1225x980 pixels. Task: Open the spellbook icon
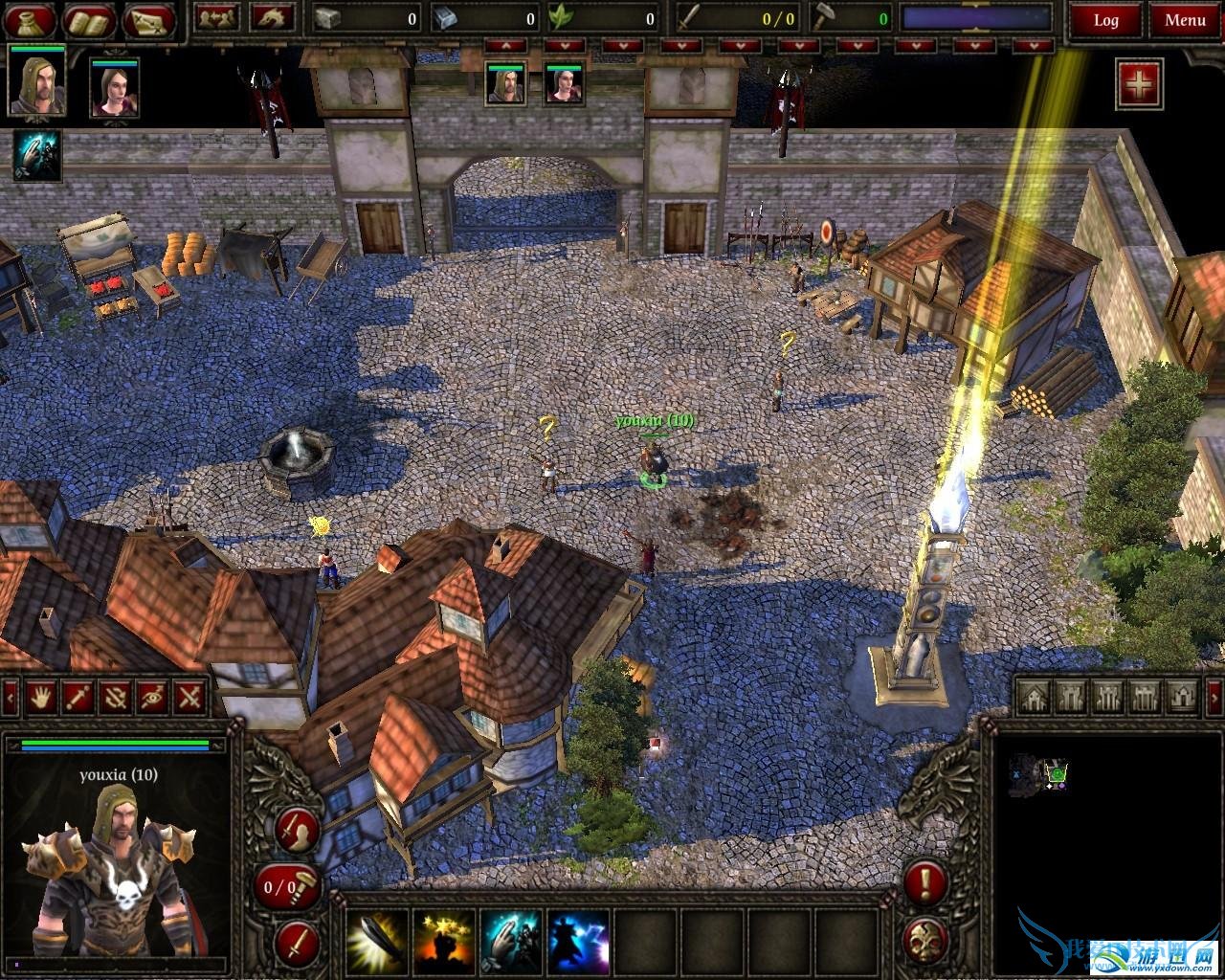90,19
